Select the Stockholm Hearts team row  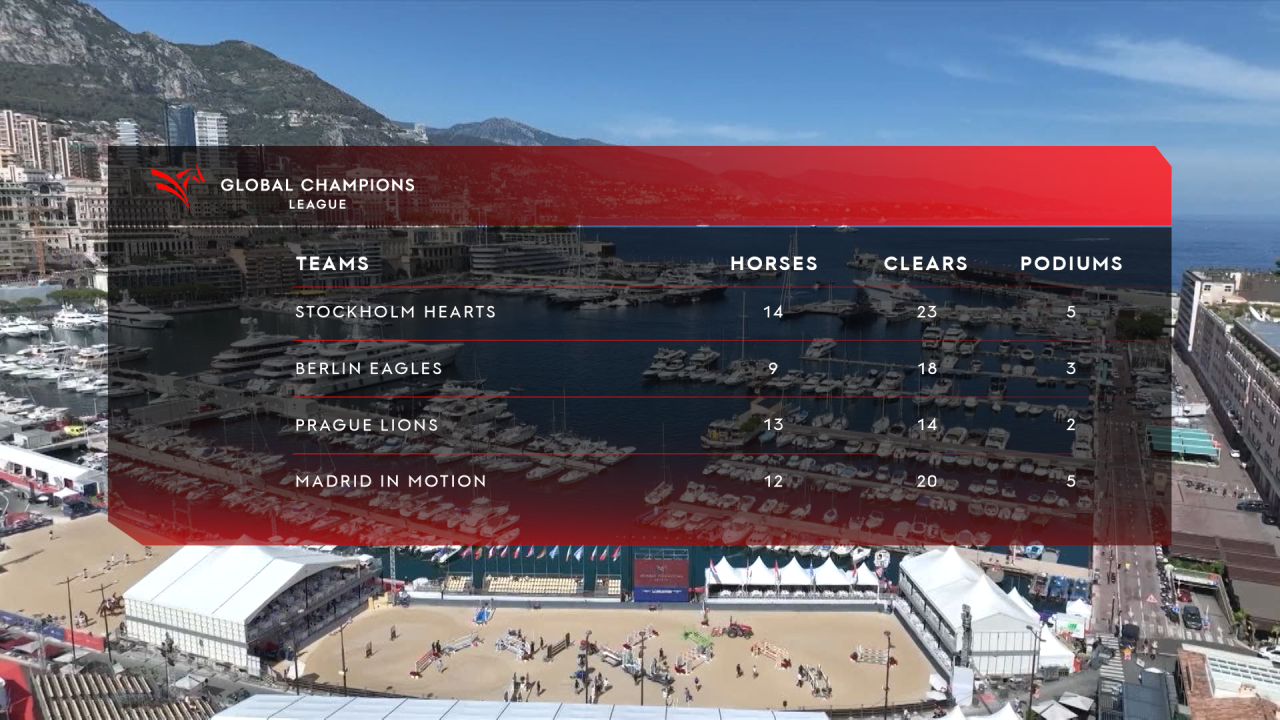395,312
